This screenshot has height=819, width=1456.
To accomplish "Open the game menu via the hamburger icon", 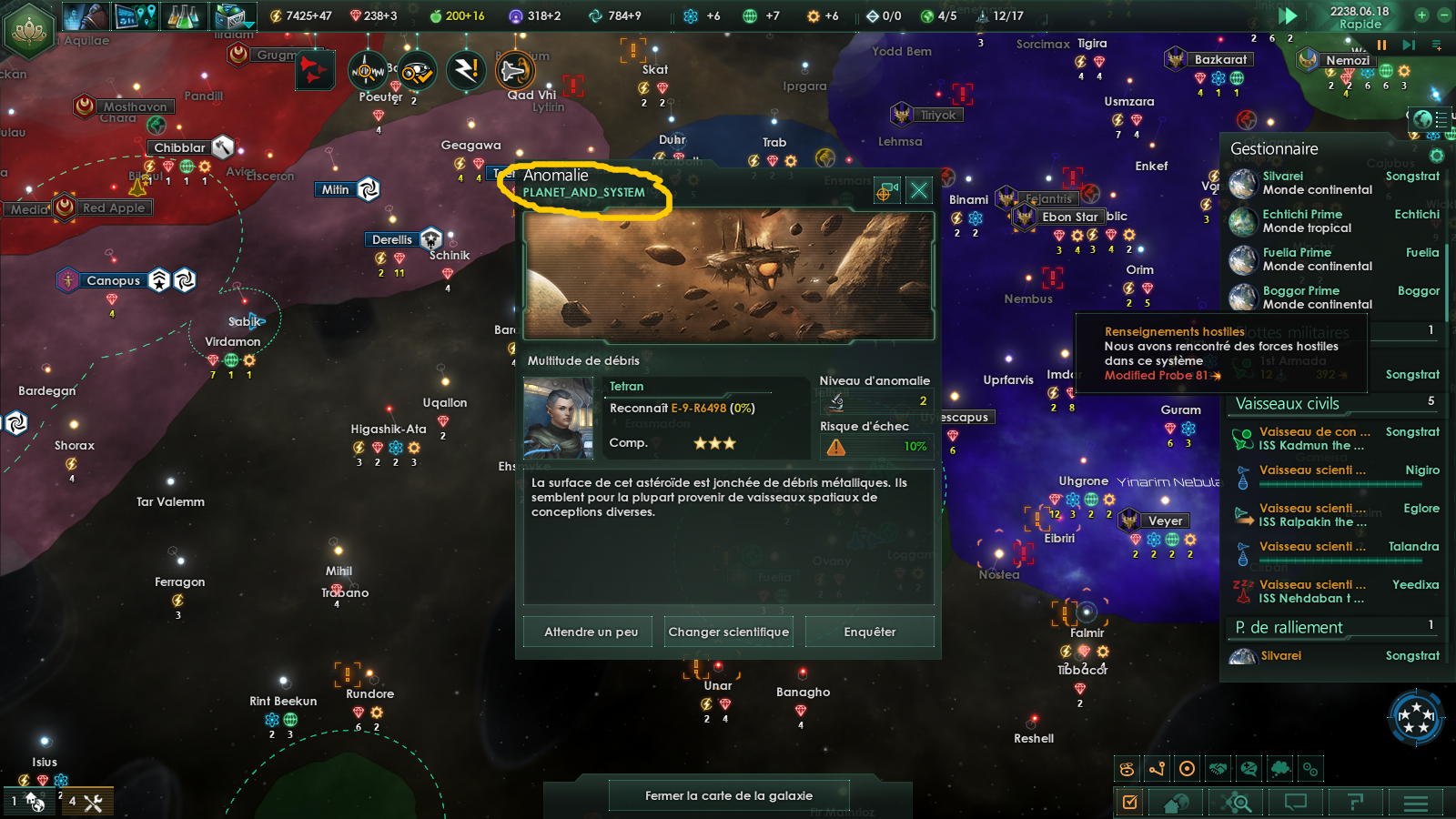I will coord(1415,803).
